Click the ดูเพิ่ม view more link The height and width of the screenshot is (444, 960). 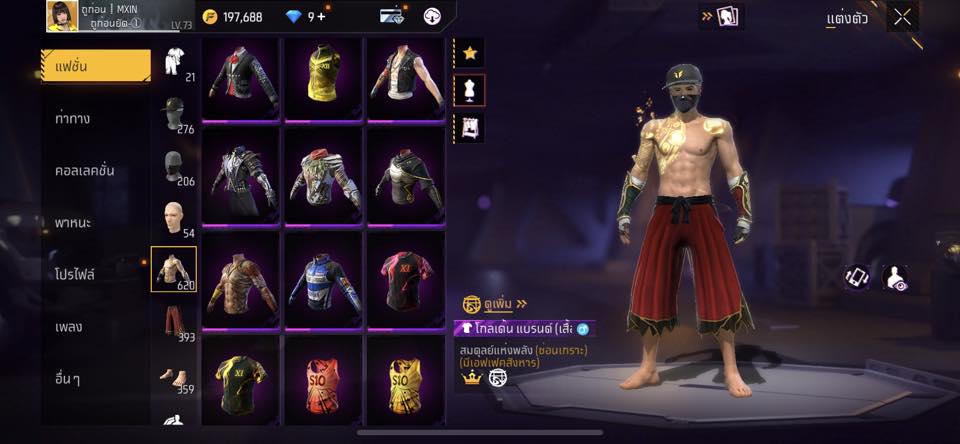click(x=497, y=303)
